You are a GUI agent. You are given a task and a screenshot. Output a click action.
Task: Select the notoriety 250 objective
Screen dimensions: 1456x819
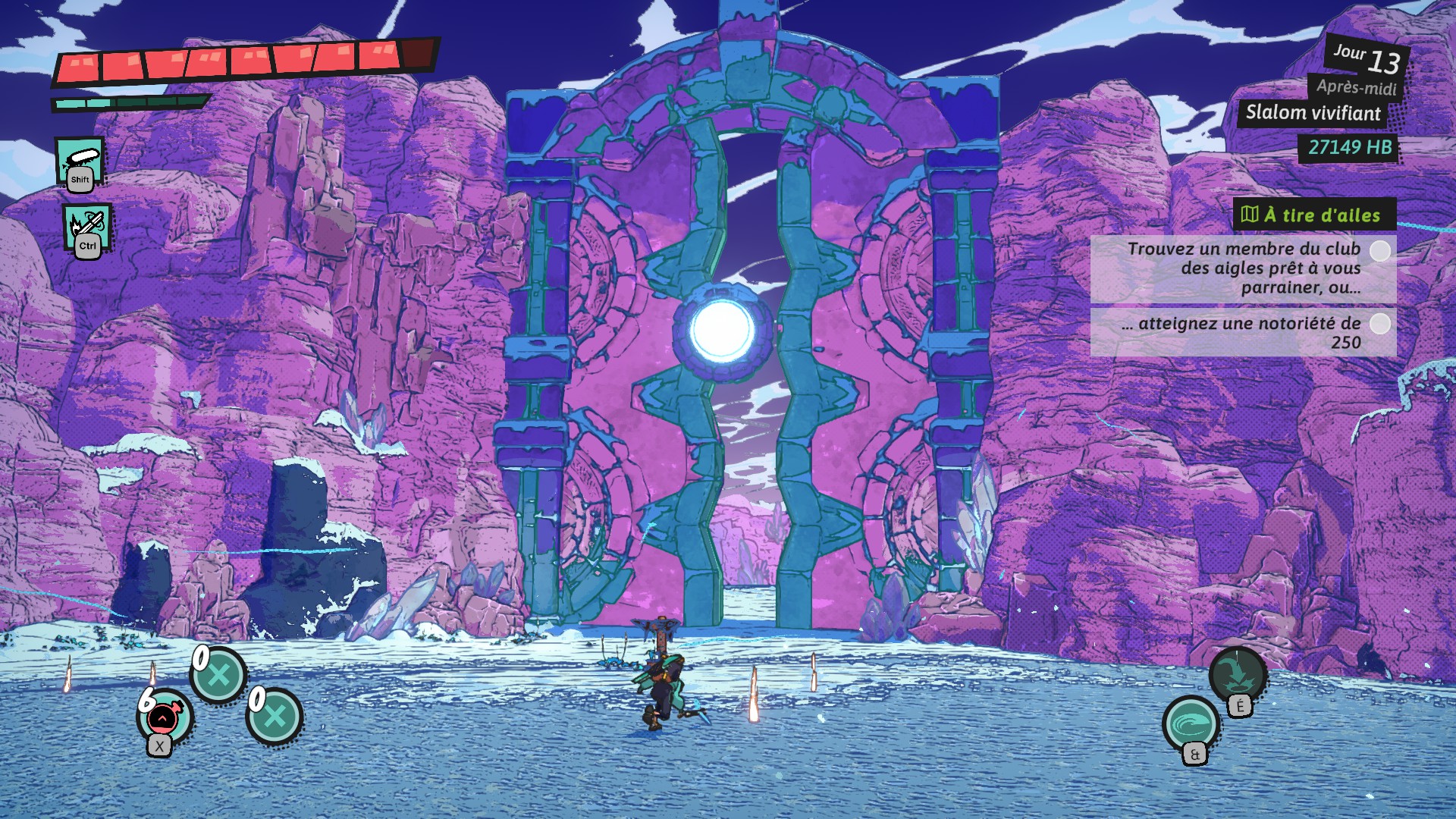[1243, 332]
